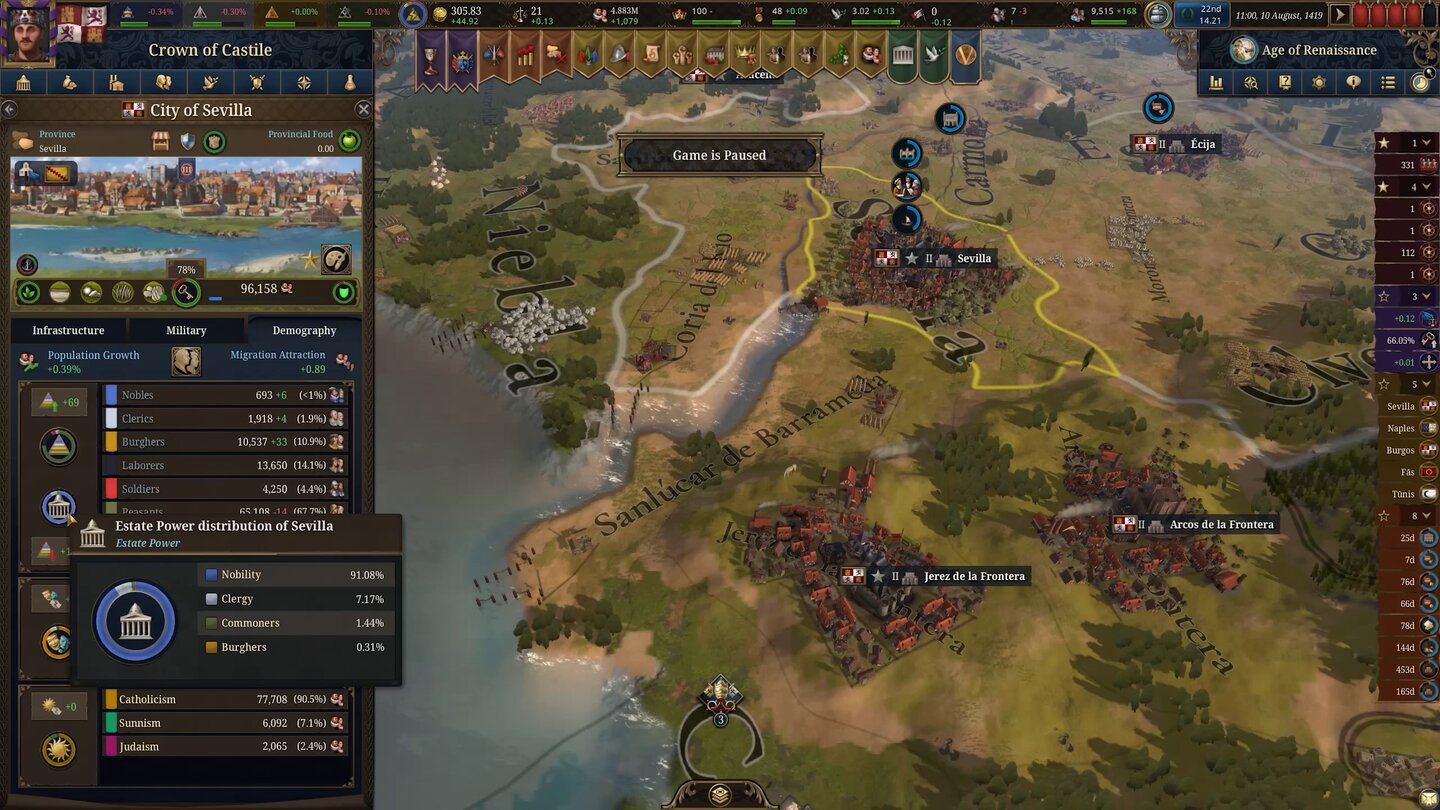Click the 78% construction progress bar
This screenshot has height=810, width=1440.
[184, 269]
